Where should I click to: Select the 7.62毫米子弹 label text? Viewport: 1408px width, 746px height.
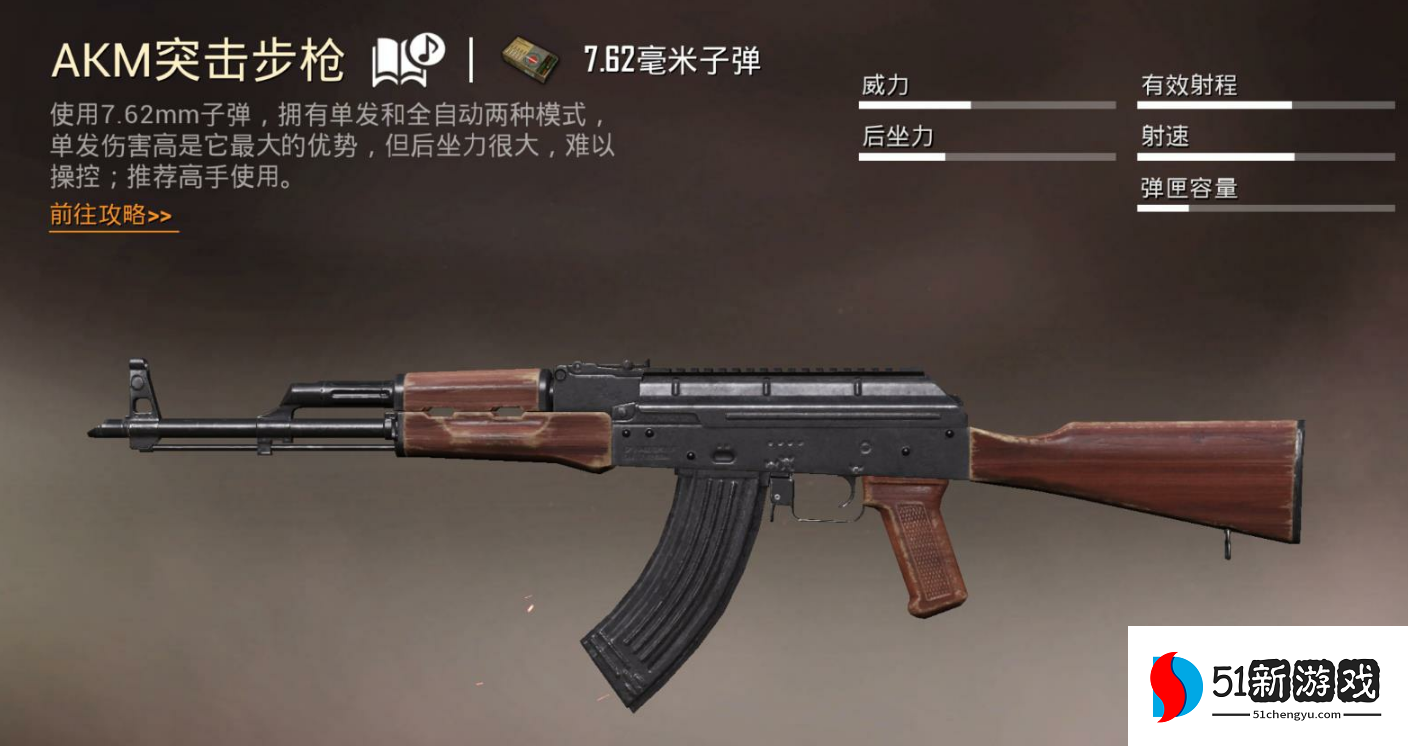pos(670,60)
